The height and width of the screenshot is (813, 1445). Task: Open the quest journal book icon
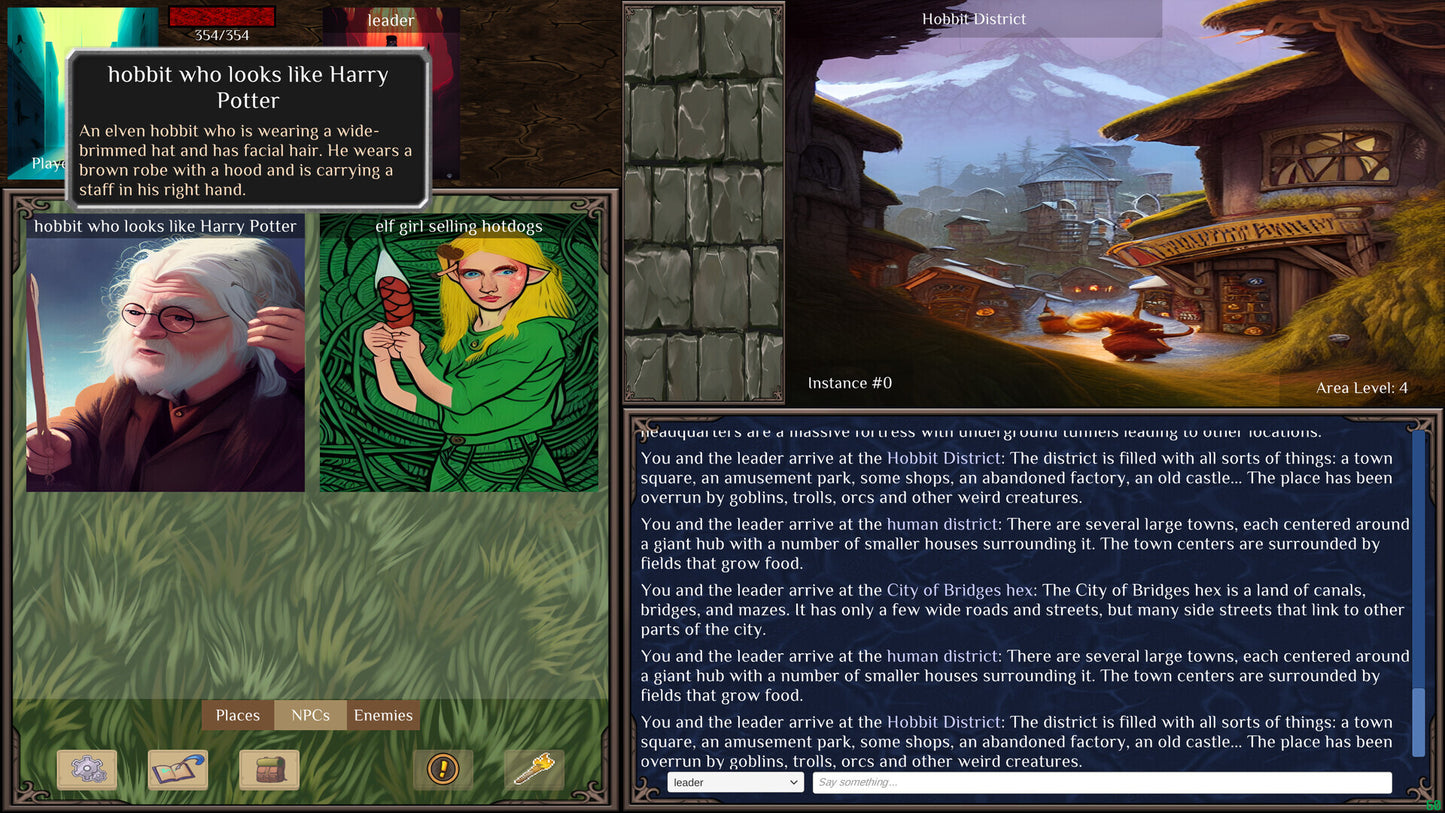(x=178, y=769)
